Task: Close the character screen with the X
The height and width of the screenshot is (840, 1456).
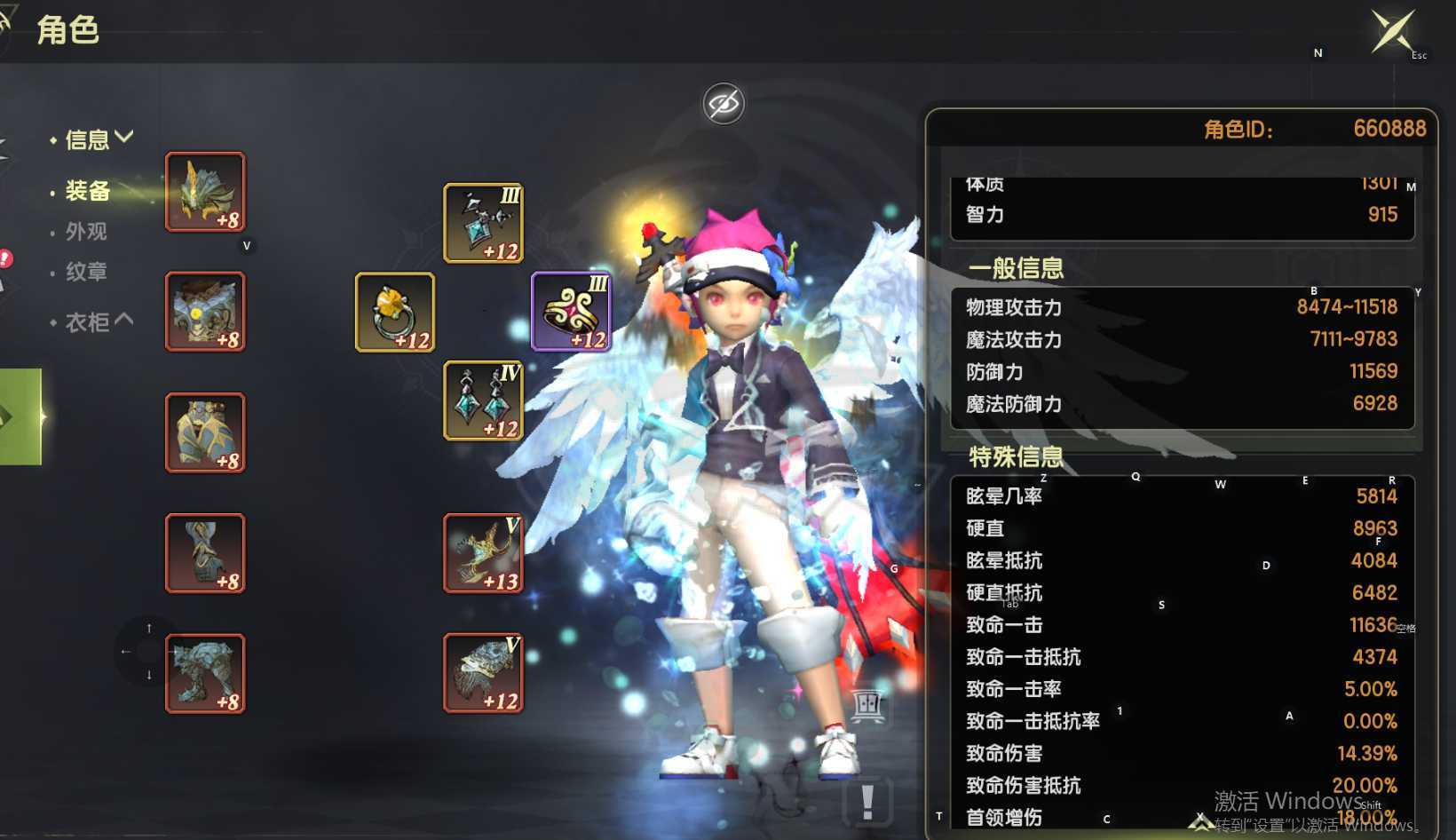Action: coord(1392,31)
